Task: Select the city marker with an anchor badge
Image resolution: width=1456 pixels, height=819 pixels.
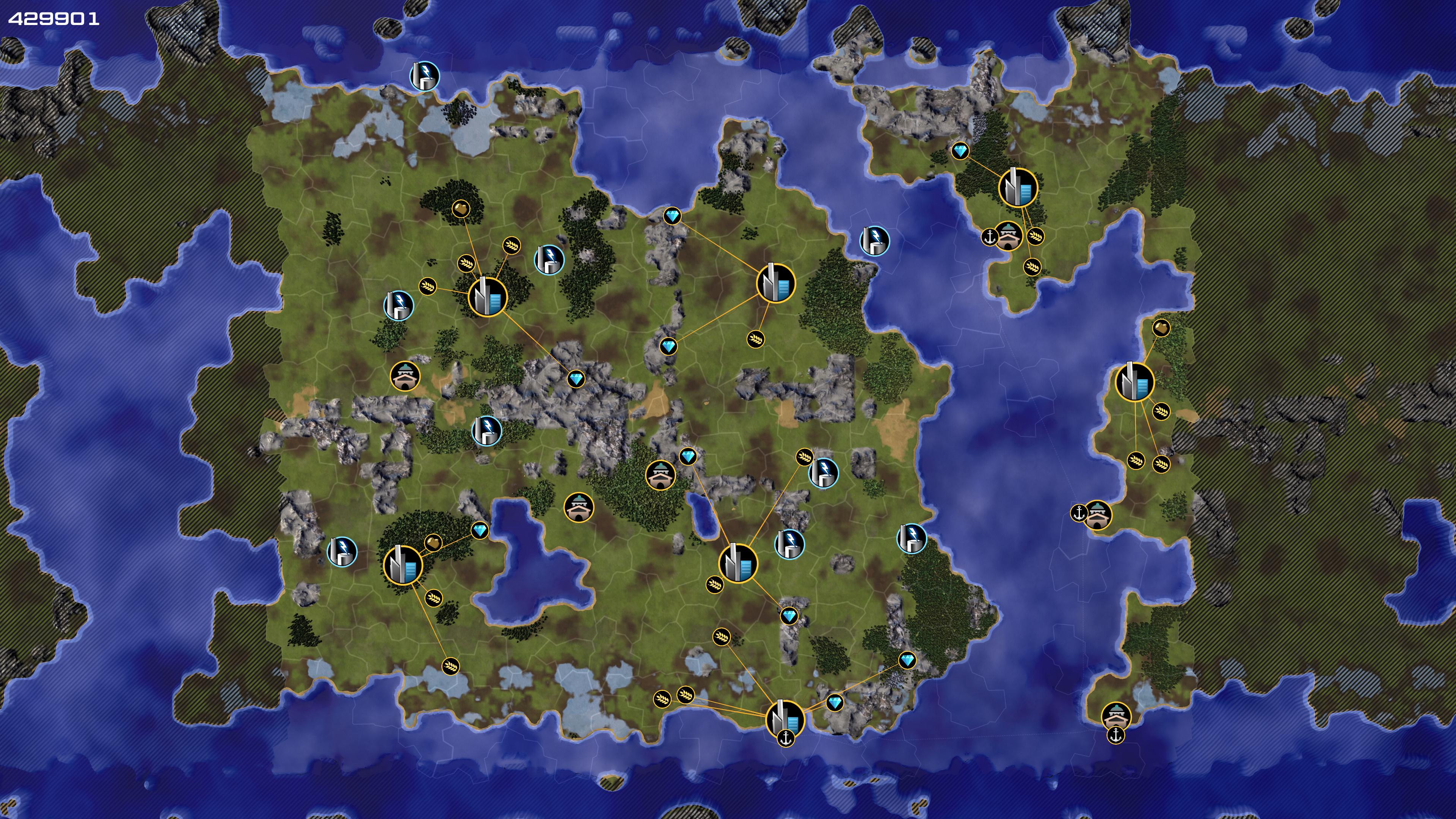Action: [x=784, y=719]
